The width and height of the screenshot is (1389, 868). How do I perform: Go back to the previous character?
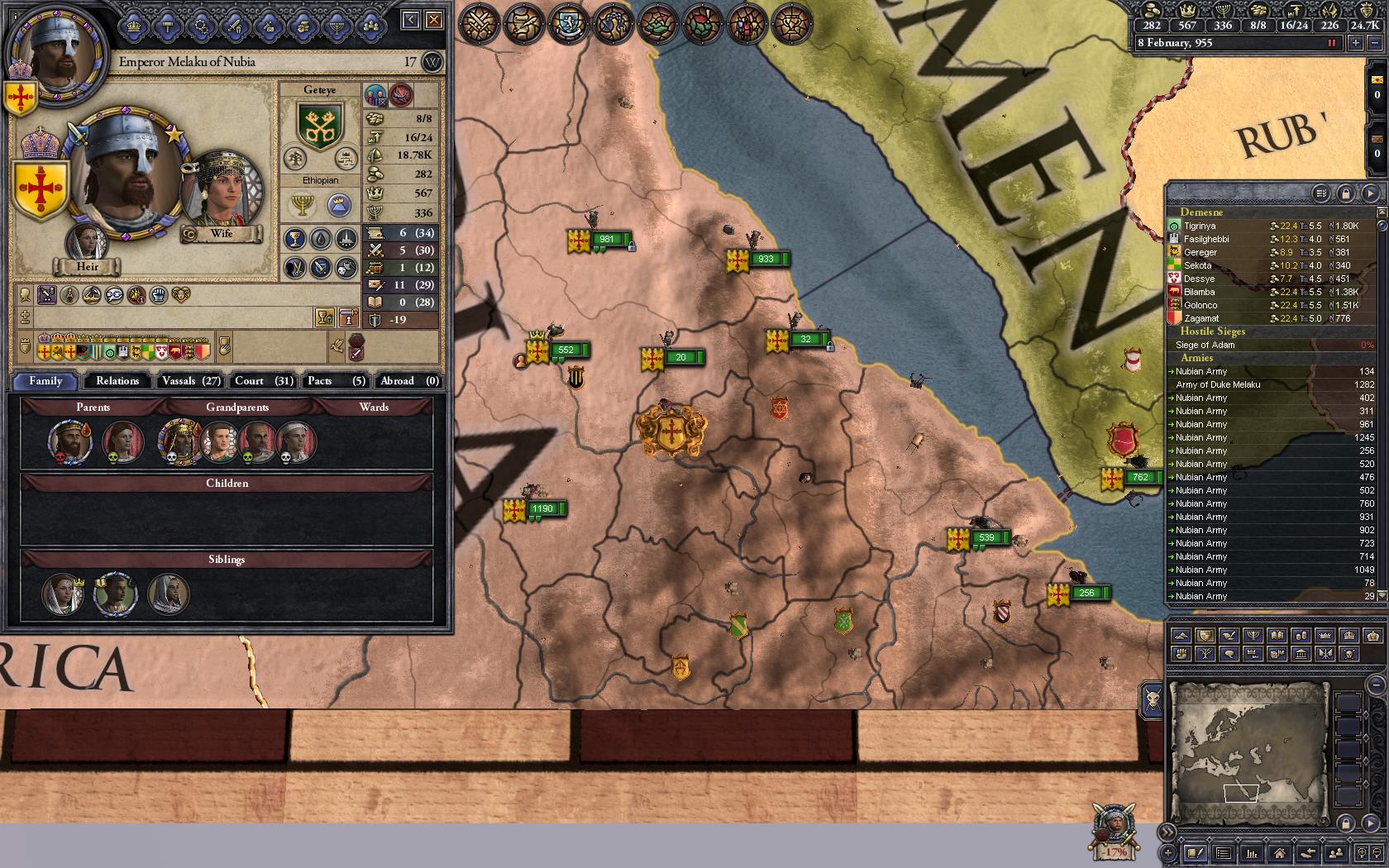tap(411, 20)
